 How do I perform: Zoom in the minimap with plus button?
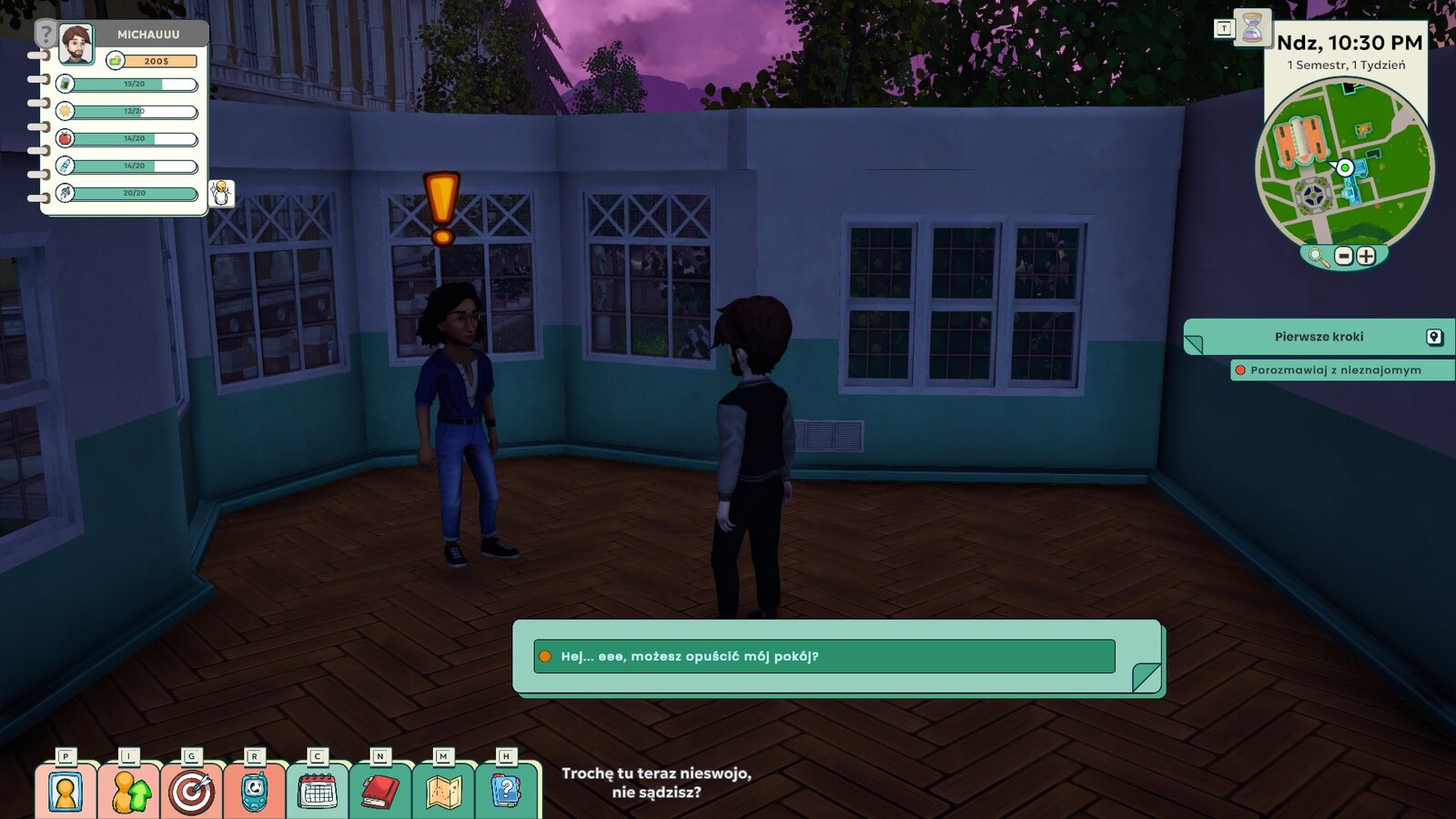[x=1366, y=257]
